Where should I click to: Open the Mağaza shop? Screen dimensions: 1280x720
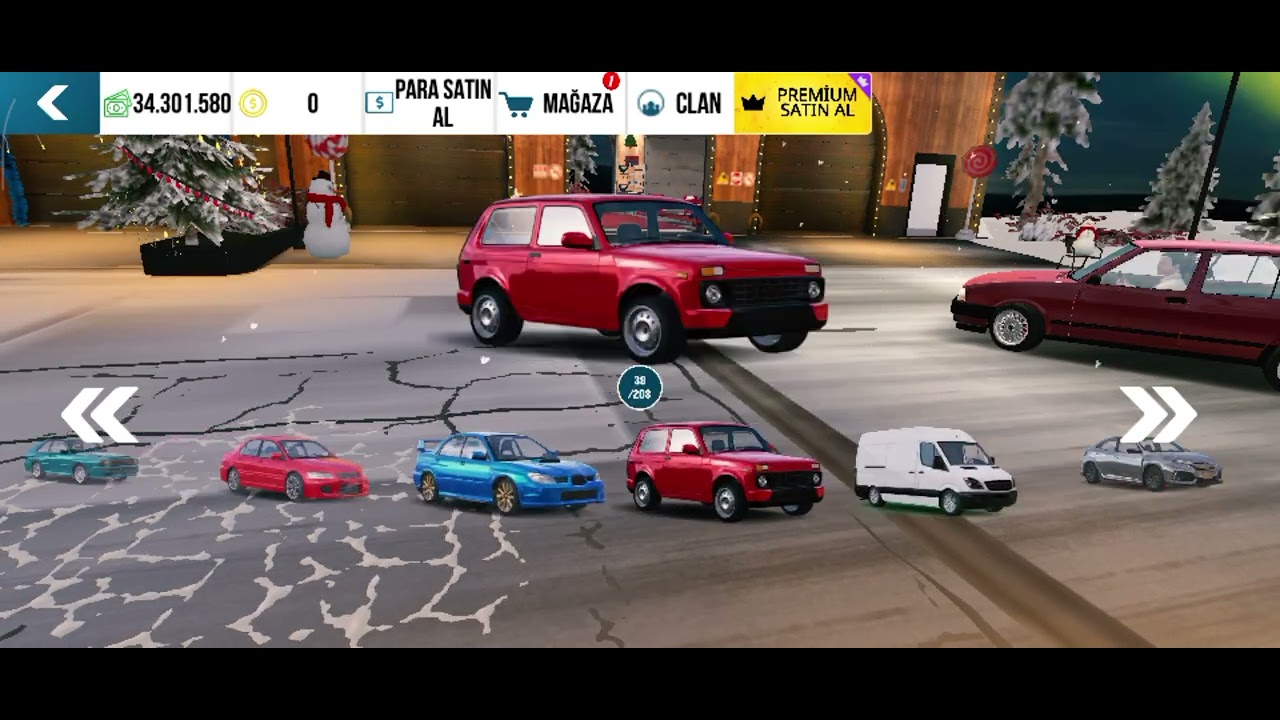560,103
